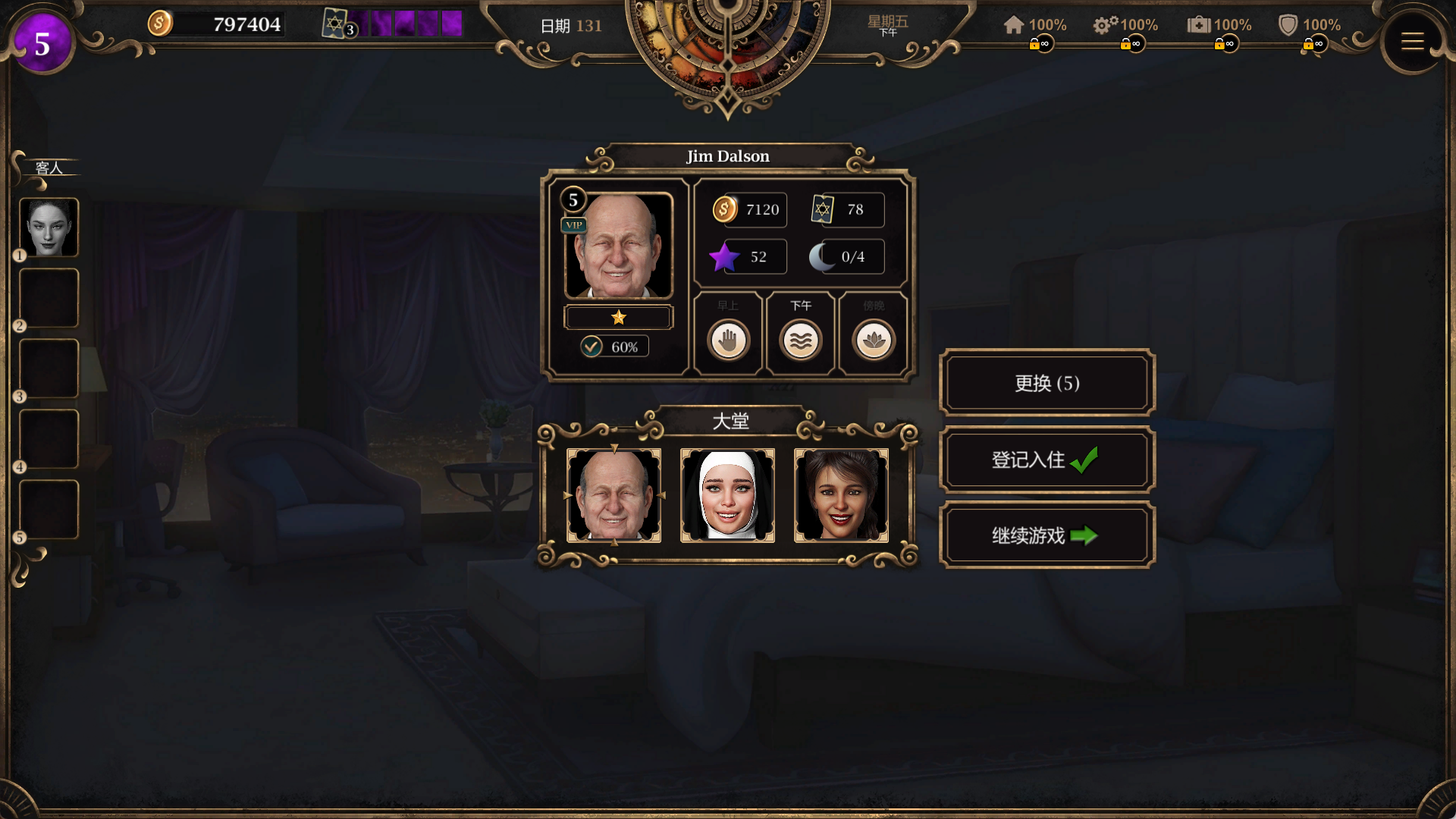Choose the dark-haired woman lobby portrait
The width and height of the screenshot is (1456, 819).
pos(841,495)
